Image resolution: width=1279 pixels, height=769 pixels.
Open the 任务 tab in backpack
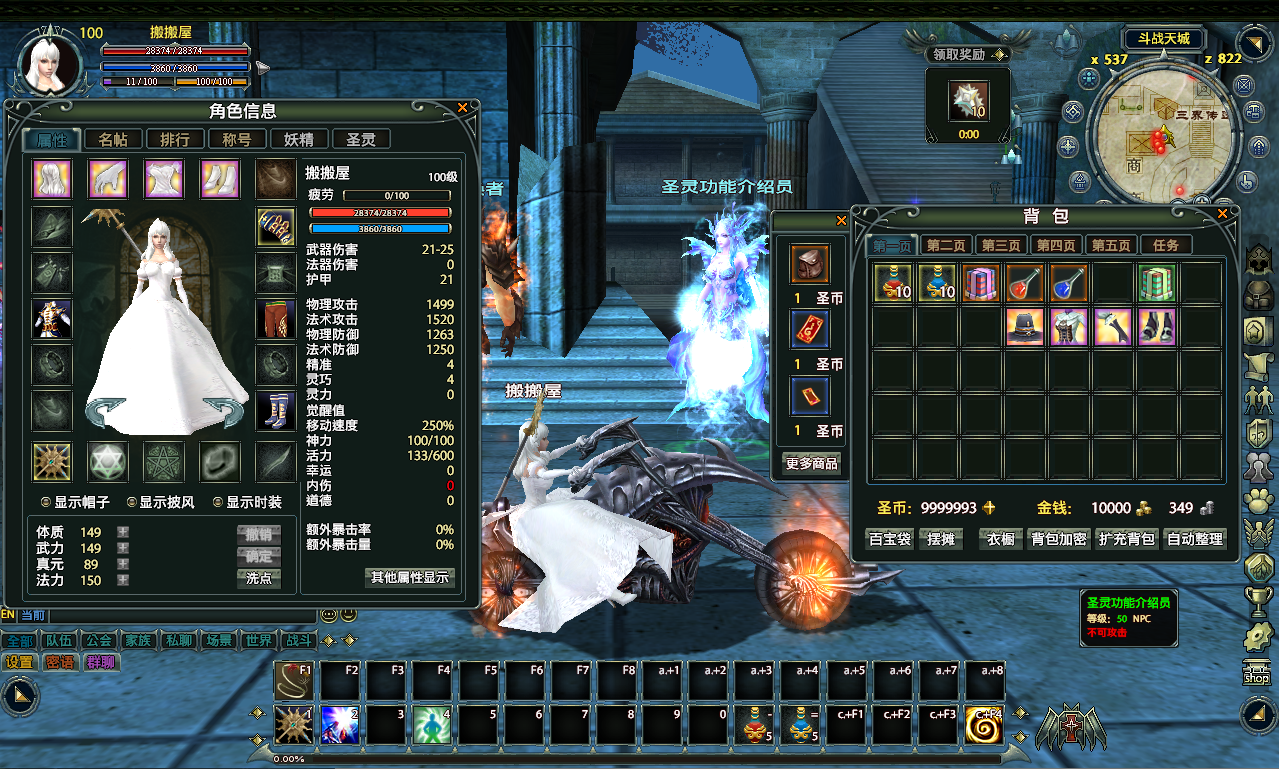(x=1165, y=245)
